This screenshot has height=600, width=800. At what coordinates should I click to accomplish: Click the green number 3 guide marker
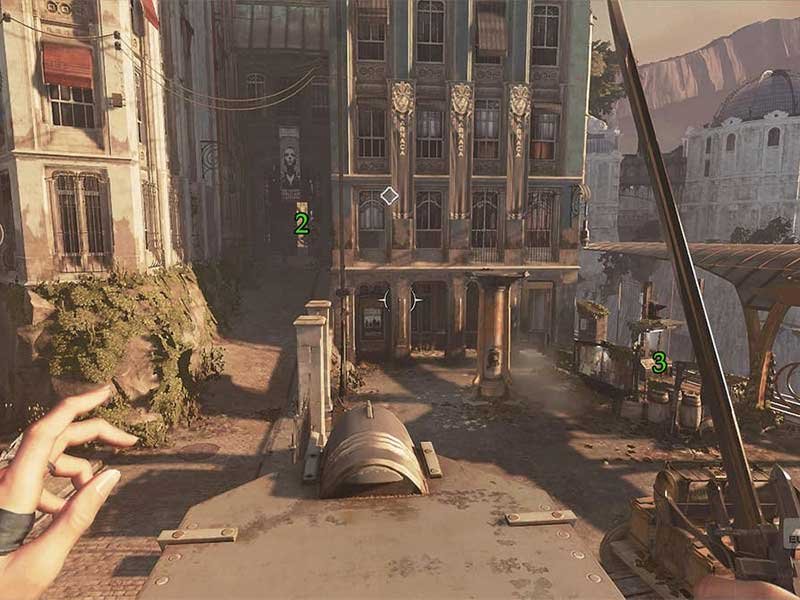(x=659, y=363)
